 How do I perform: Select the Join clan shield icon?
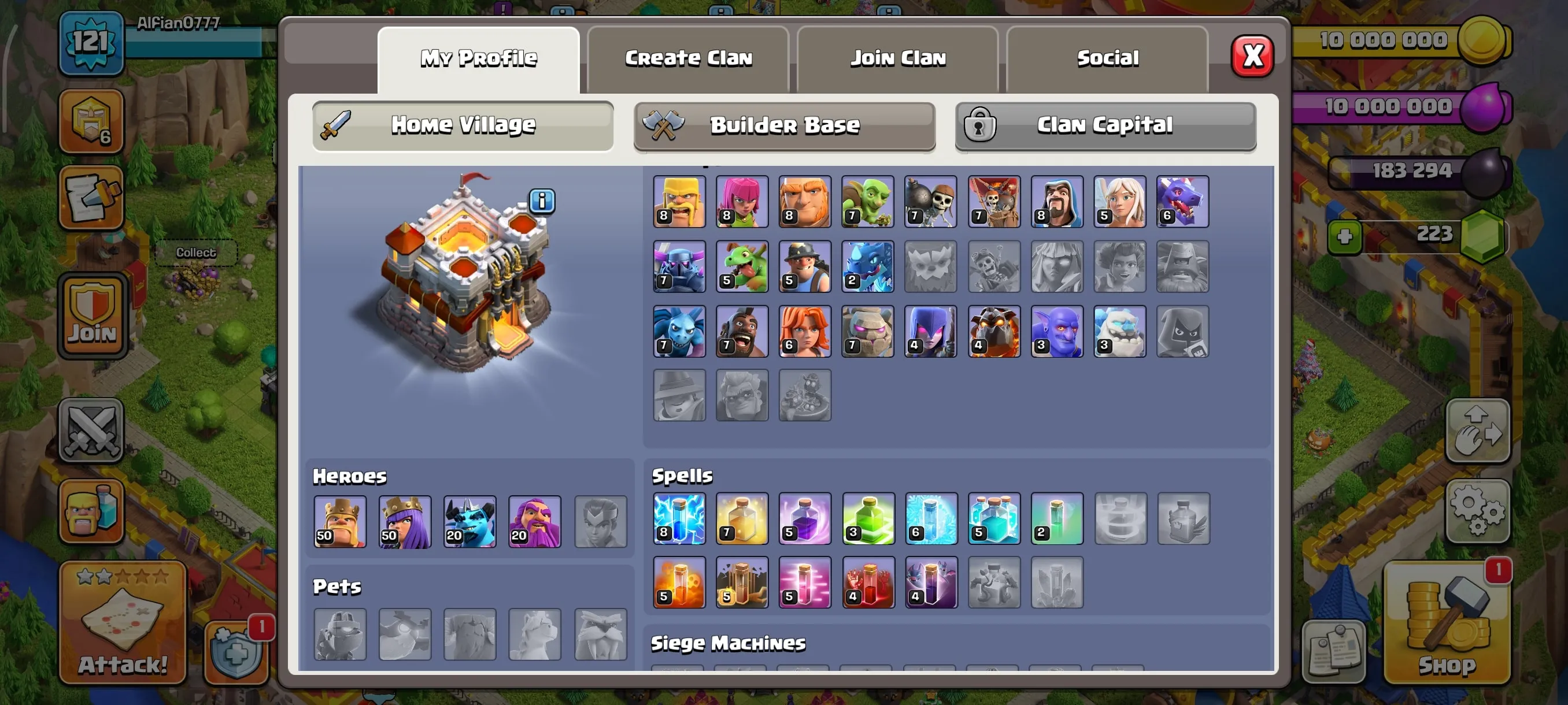pos(91,316)
